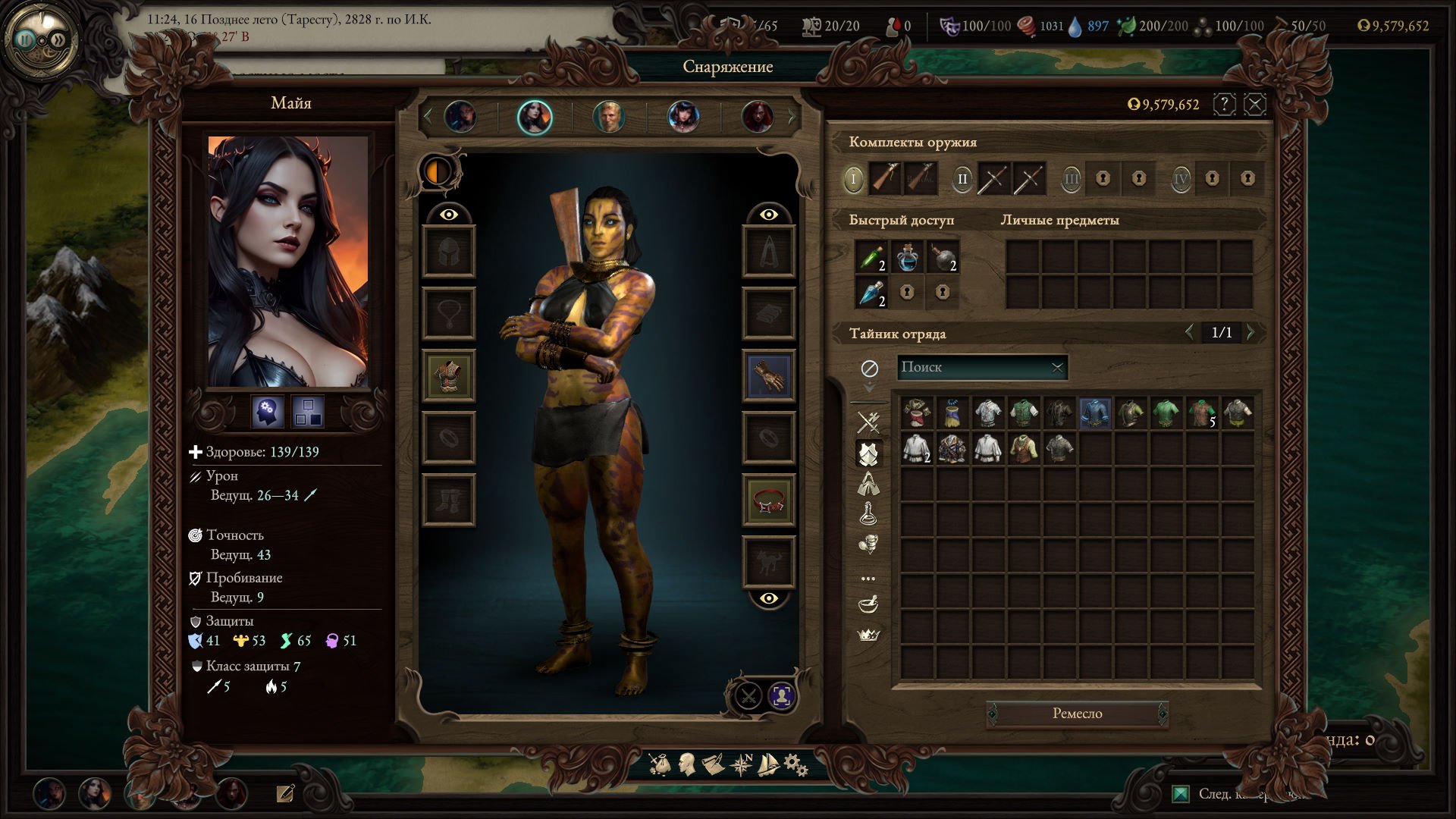The height and width of the screenshot is (819, 1456).
Task: Open the help question mark button
Action: [x=1224, y=104]
